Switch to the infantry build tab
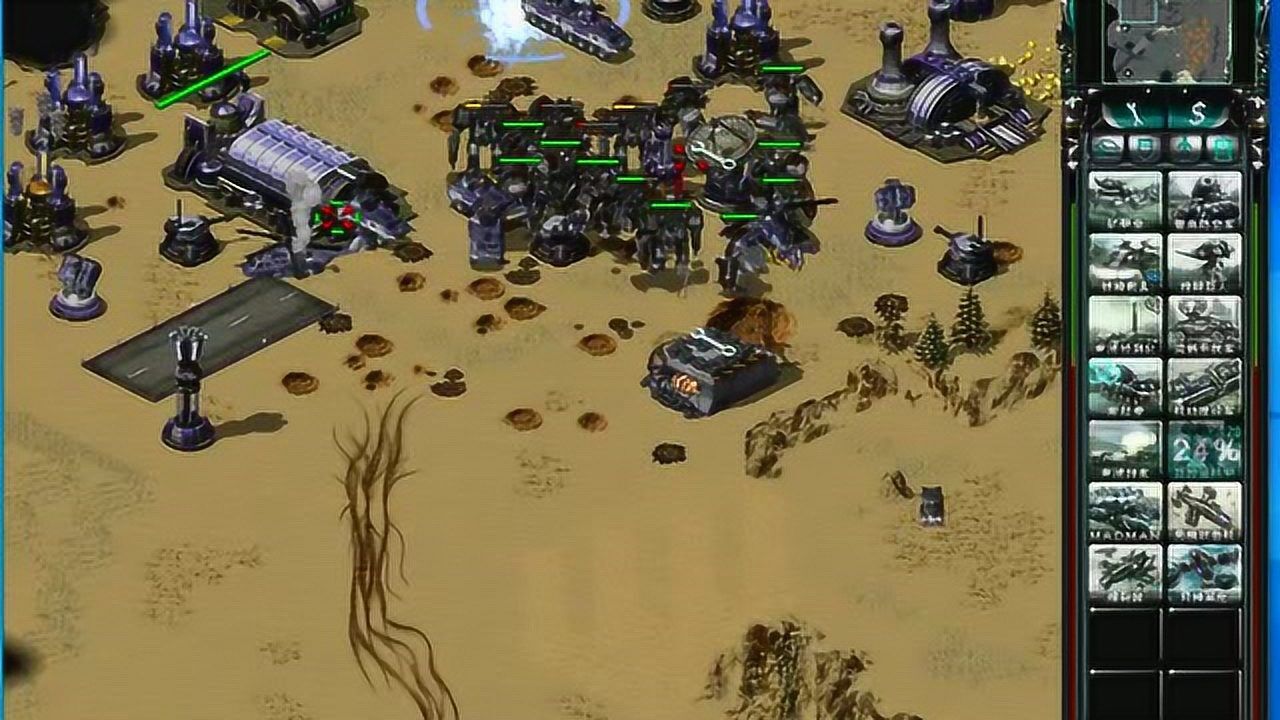The width and height of the screenshot is (1280, 720). (1184, 147)
